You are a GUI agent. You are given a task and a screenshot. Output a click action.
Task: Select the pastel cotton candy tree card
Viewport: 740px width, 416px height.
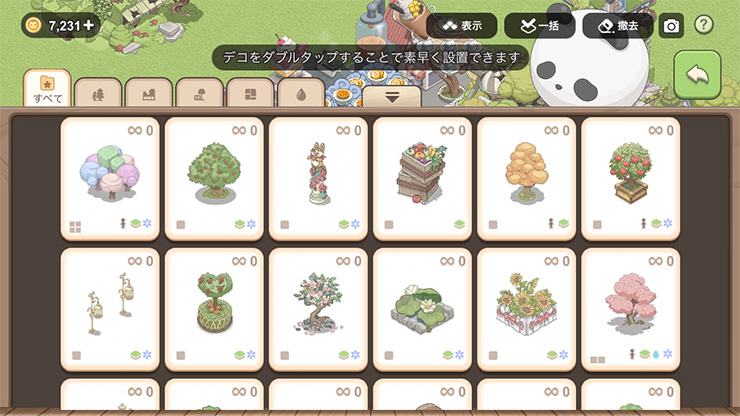(x=110, y=178)
